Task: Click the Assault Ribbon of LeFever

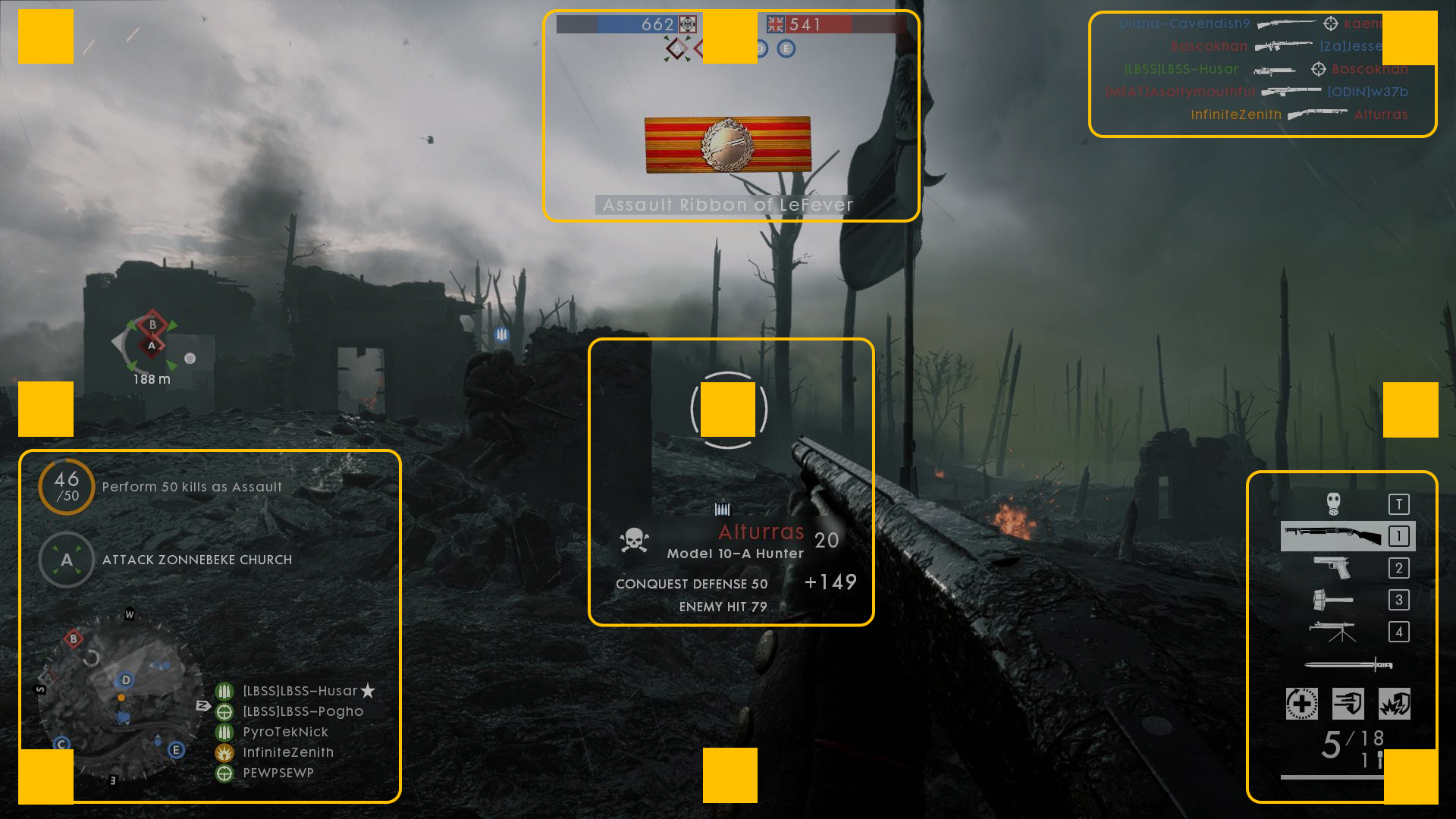Action: pos(727,144)
